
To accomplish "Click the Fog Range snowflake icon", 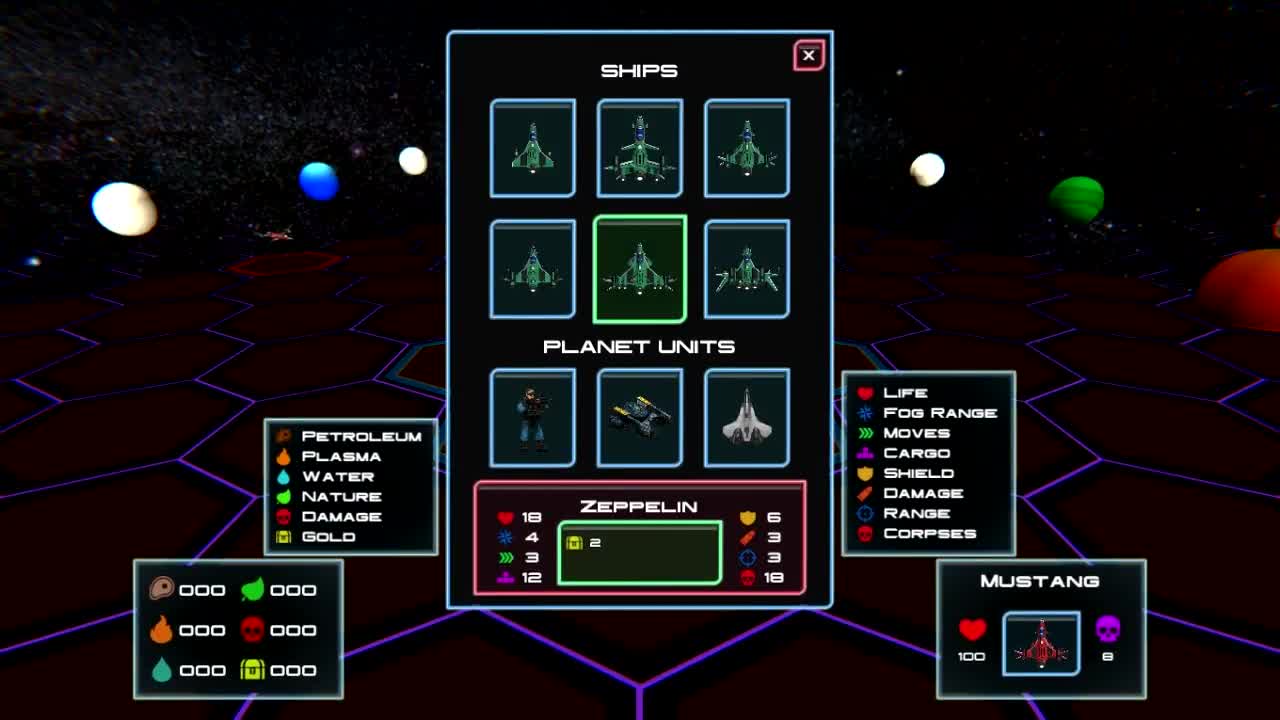I will (864, 412).
